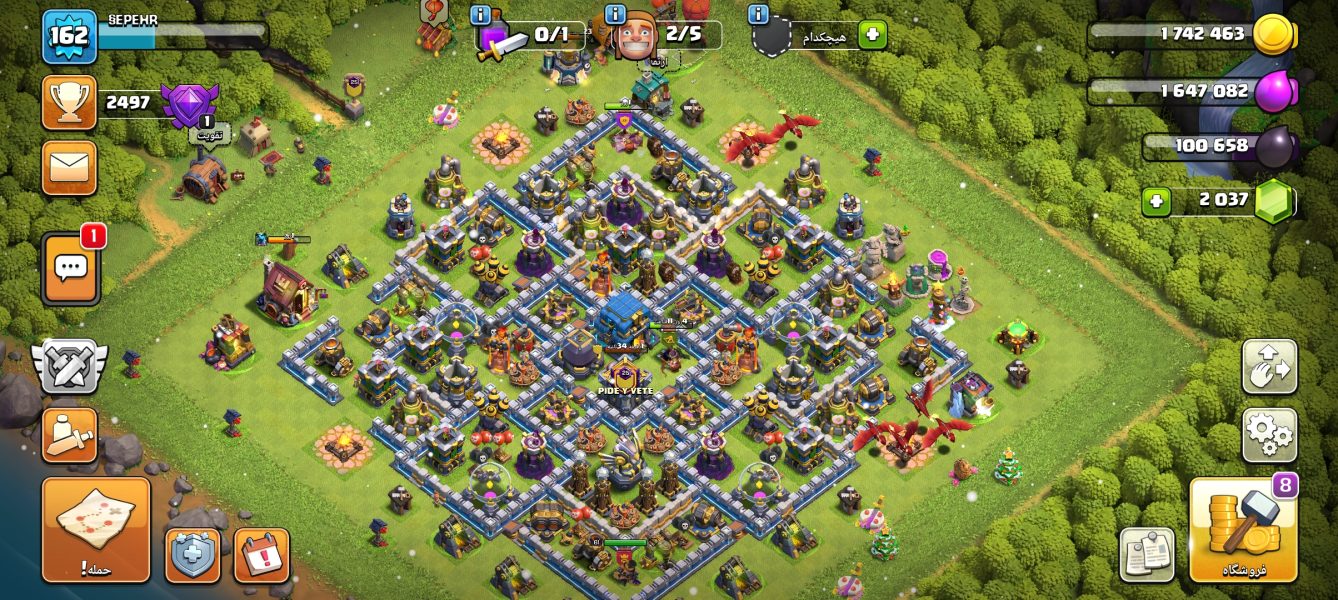Select the orange trophy icon
This screenshot has width=1338, height=600.
69,102
